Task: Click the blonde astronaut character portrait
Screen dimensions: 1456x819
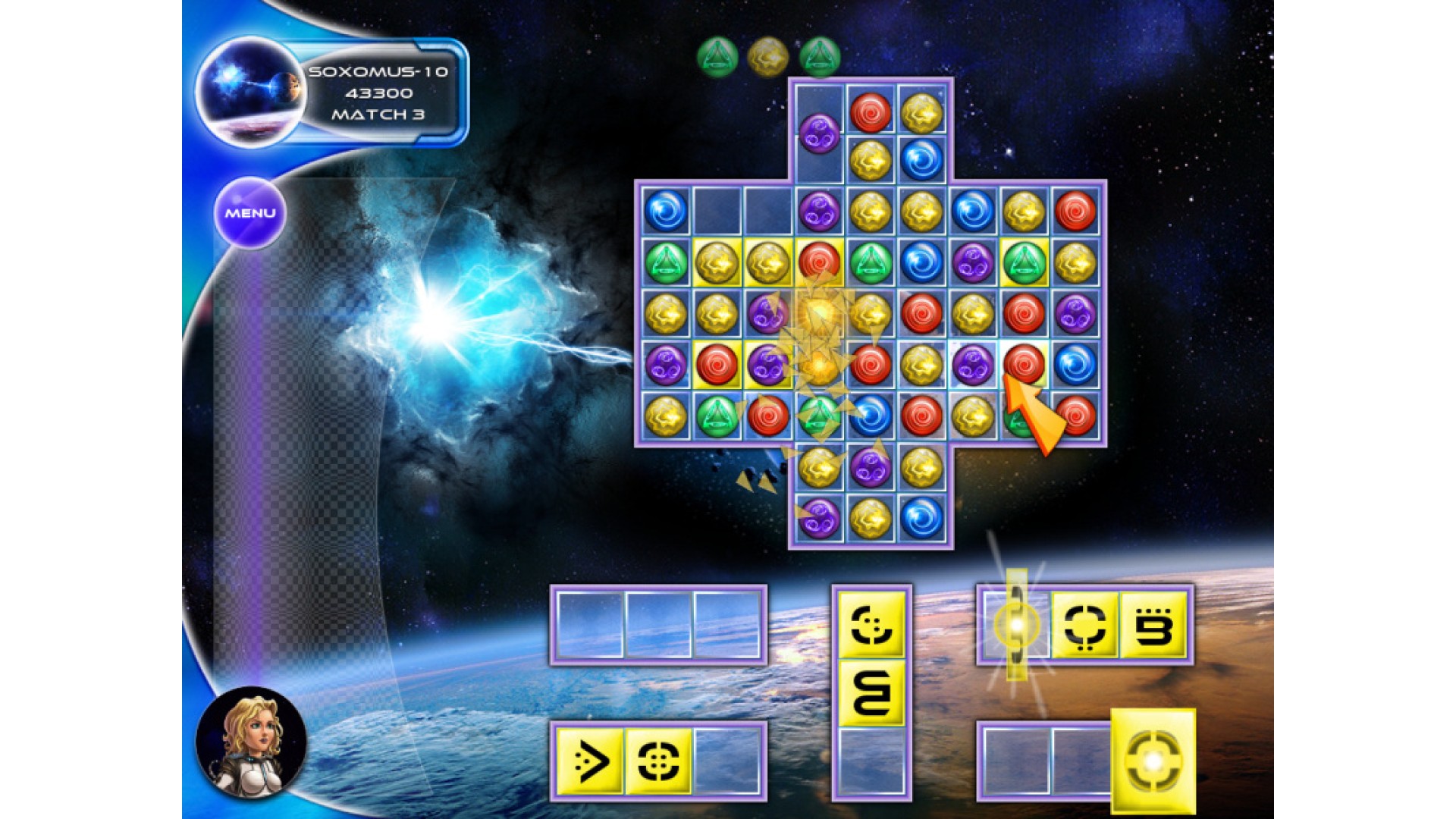Action: pyautogui.click(x=251, y=742)
